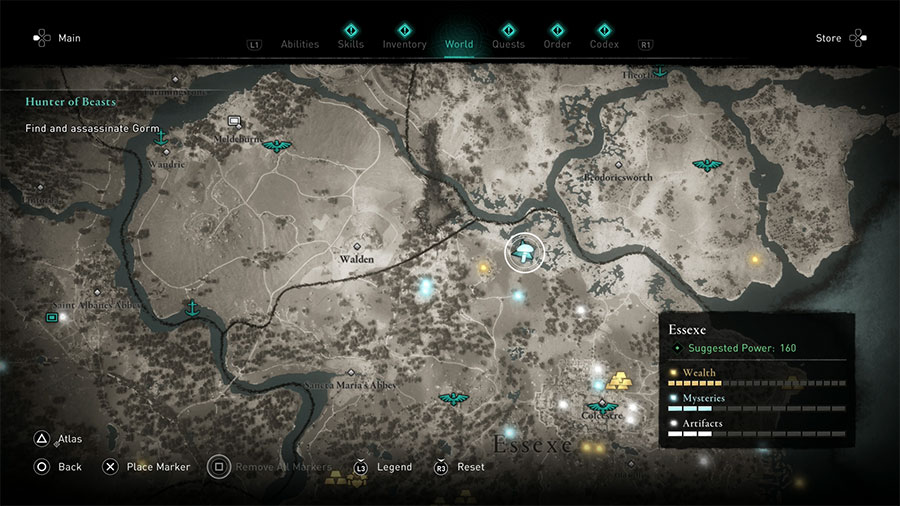Click the Walden location marker

[x=357, y=246]
